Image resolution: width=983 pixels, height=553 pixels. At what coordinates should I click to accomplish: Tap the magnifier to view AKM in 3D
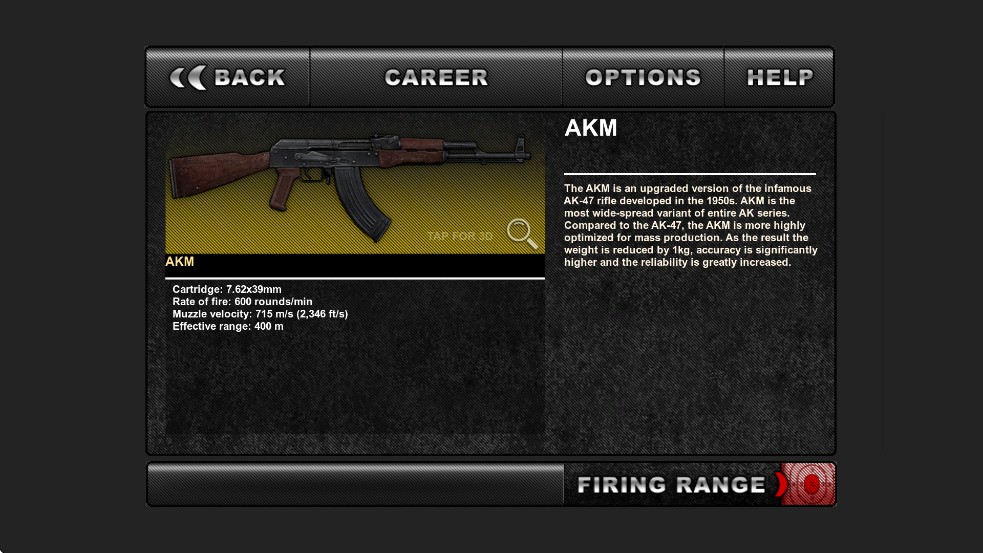[521, 233]
